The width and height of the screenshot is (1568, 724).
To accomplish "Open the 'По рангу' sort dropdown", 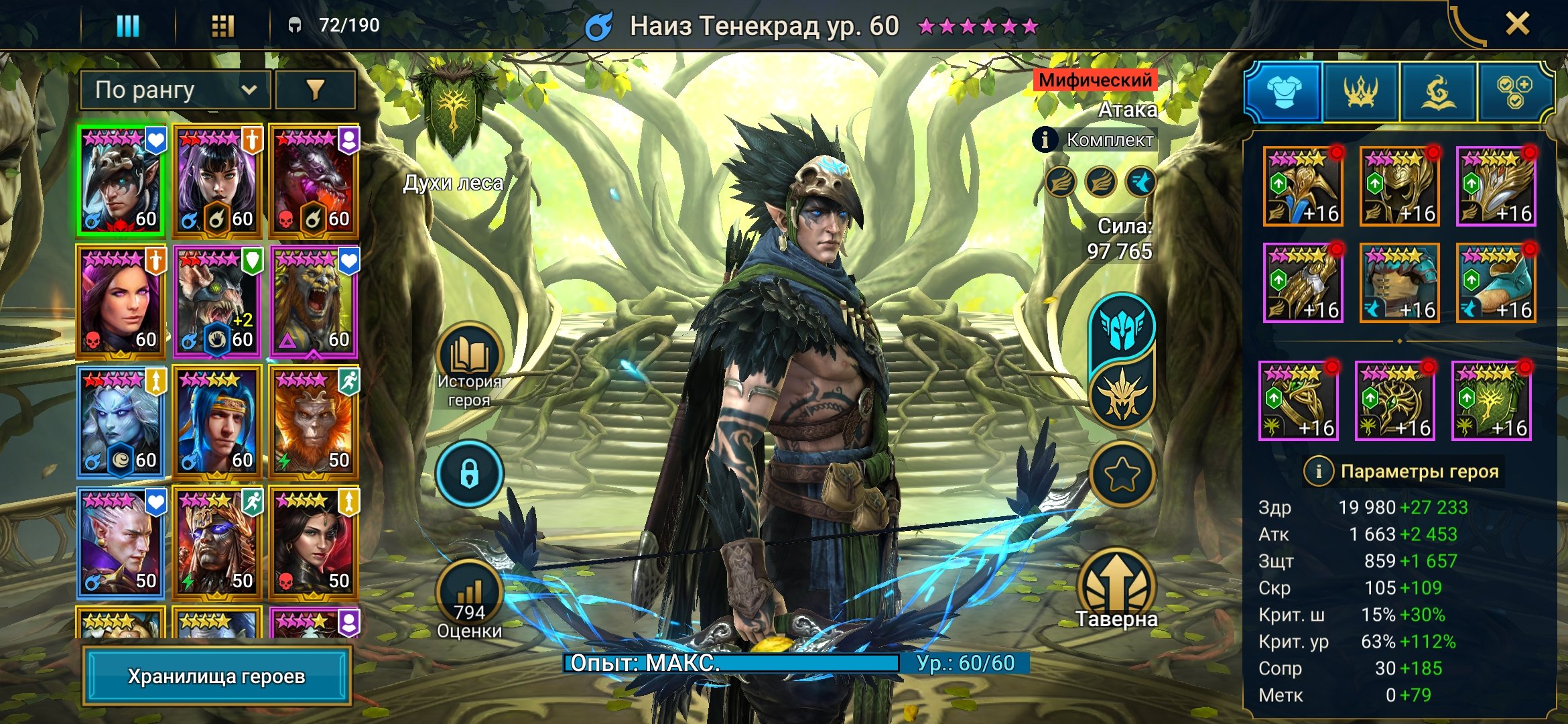I will tap(175, 90).
